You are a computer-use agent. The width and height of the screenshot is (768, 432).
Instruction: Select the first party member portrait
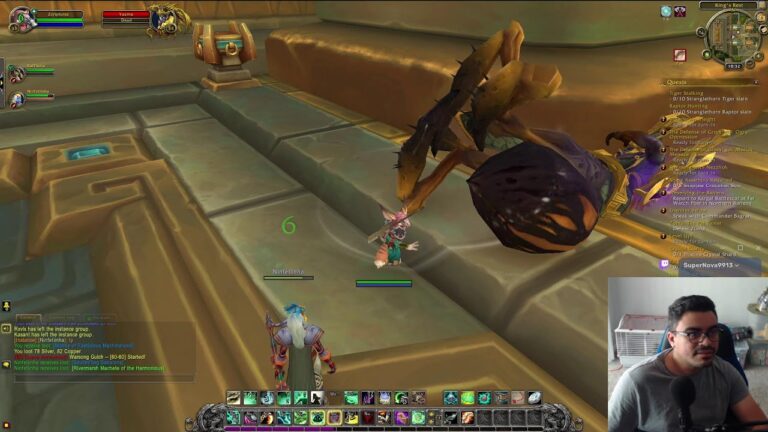(16, 73)
